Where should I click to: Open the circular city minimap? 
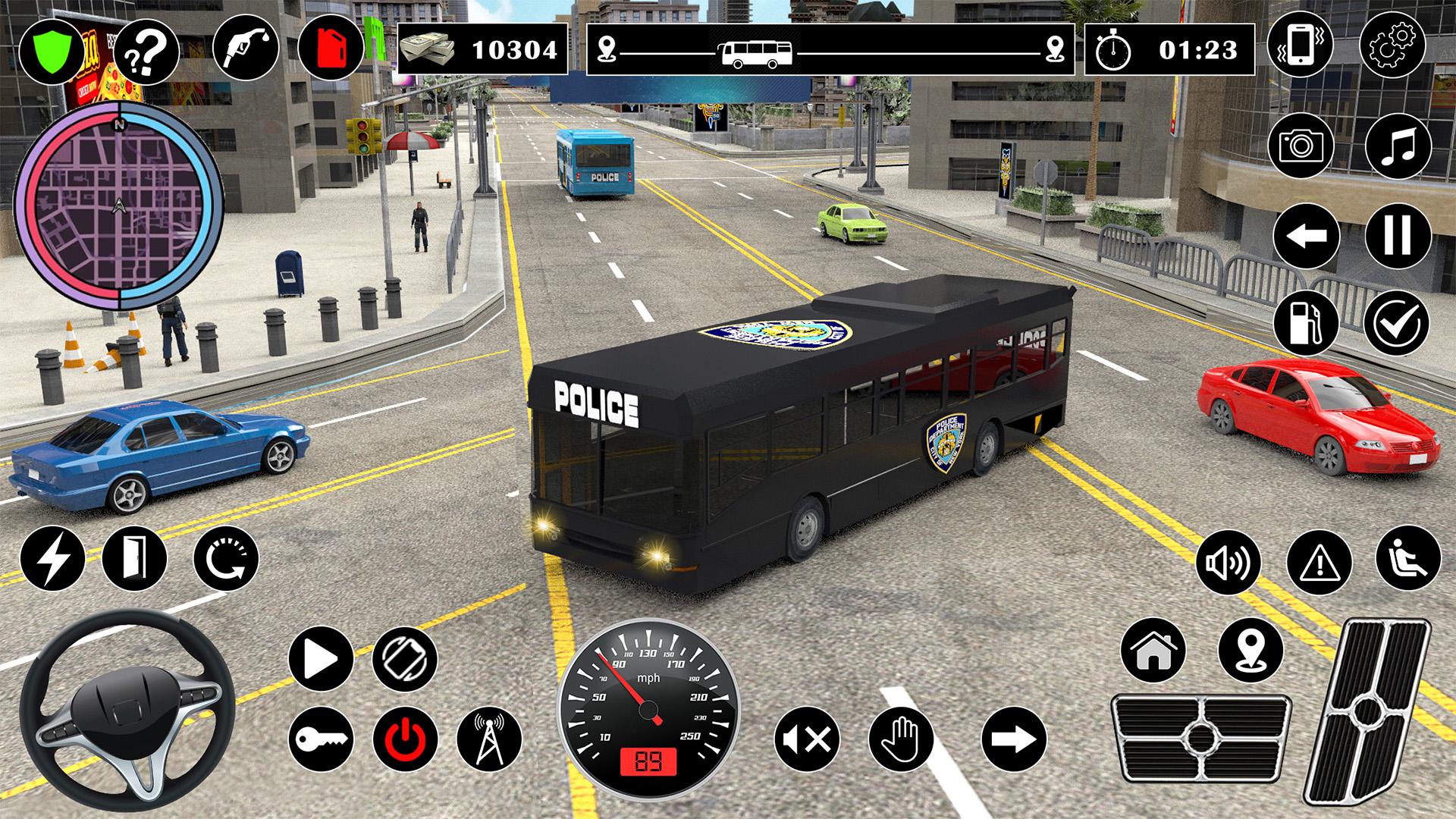pos(119,207)
